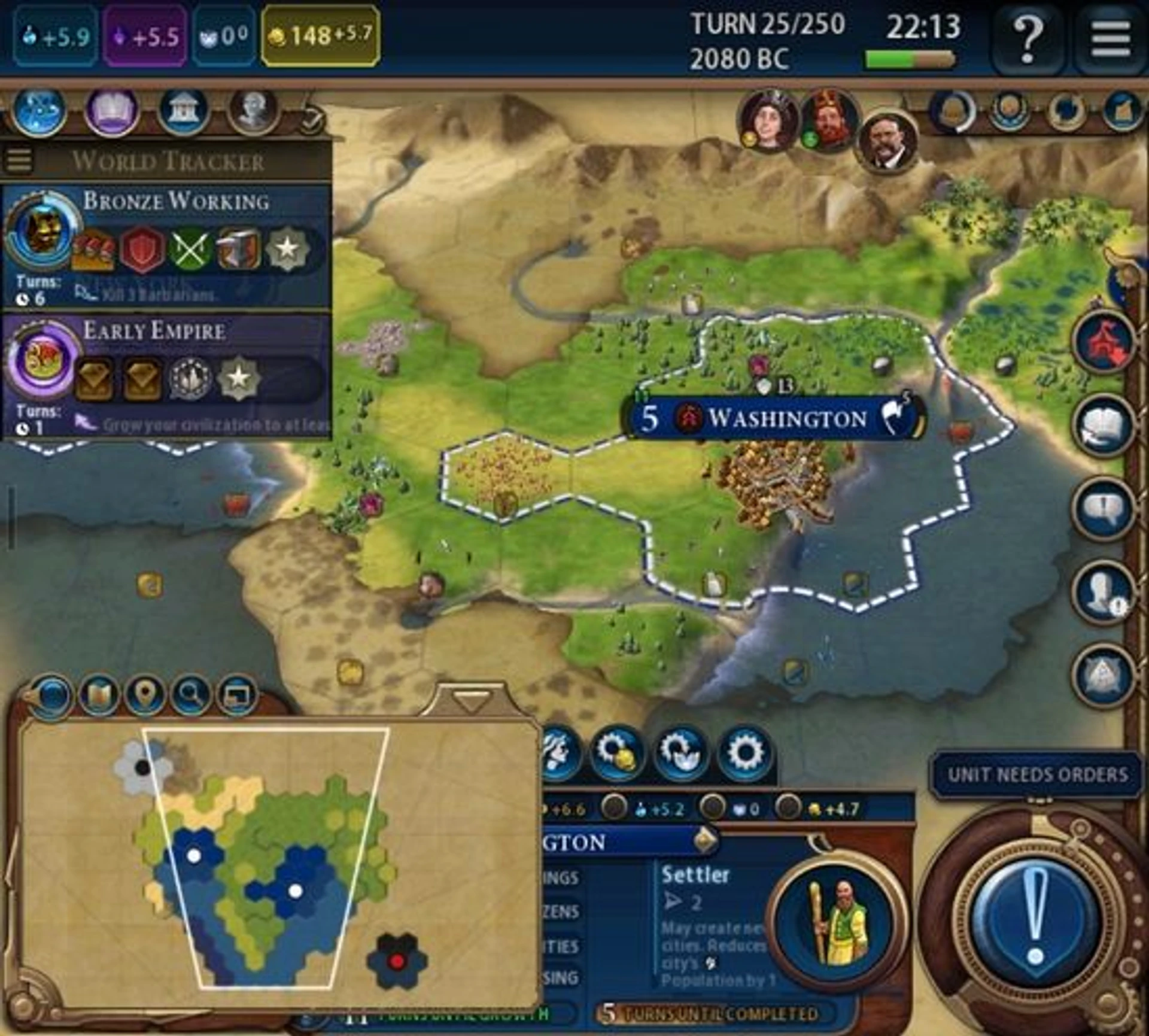This screenshot has height=1036, width=1149.
Task: Open the technology tree button
Action: coord(39,111)
